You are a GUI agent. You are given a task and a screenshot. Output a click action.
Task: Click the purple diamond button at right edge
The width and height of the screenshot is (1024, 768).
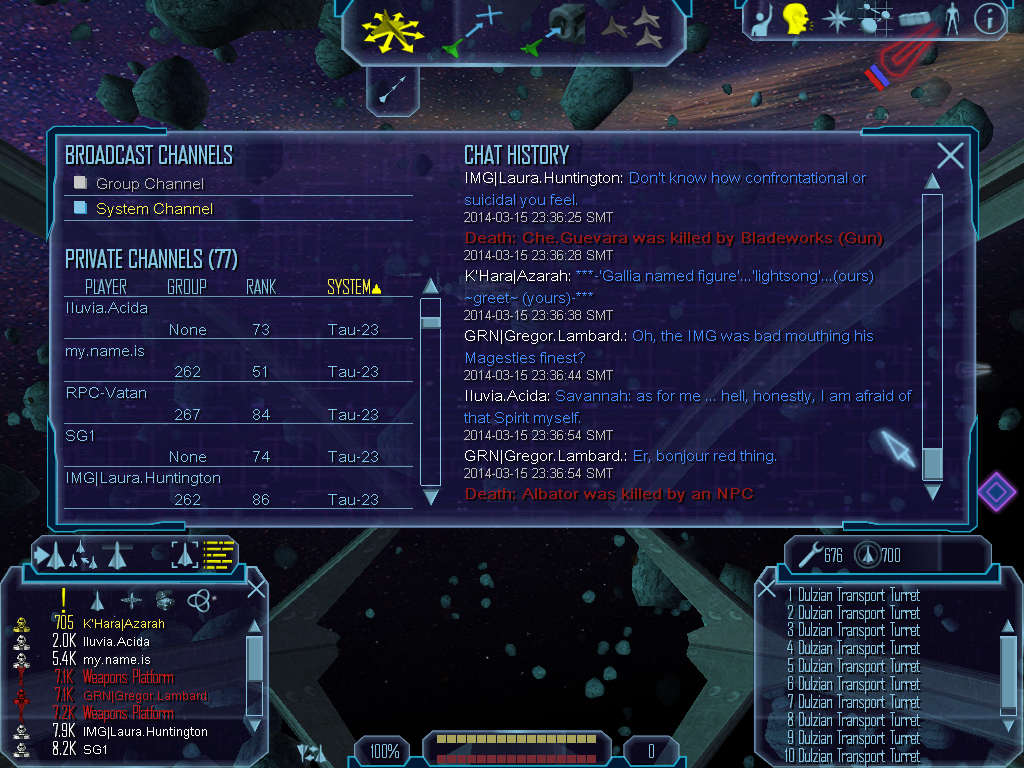click(996, 491)
